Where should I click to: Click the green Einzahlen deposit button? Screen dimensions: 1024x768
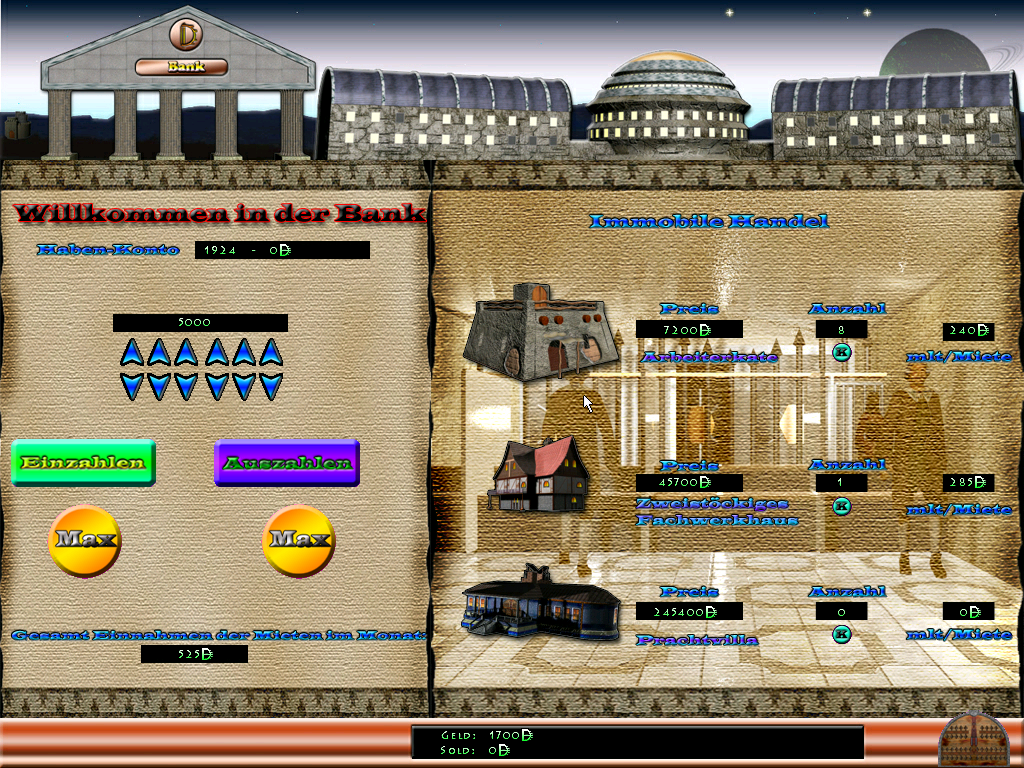(x=83, y=463)
